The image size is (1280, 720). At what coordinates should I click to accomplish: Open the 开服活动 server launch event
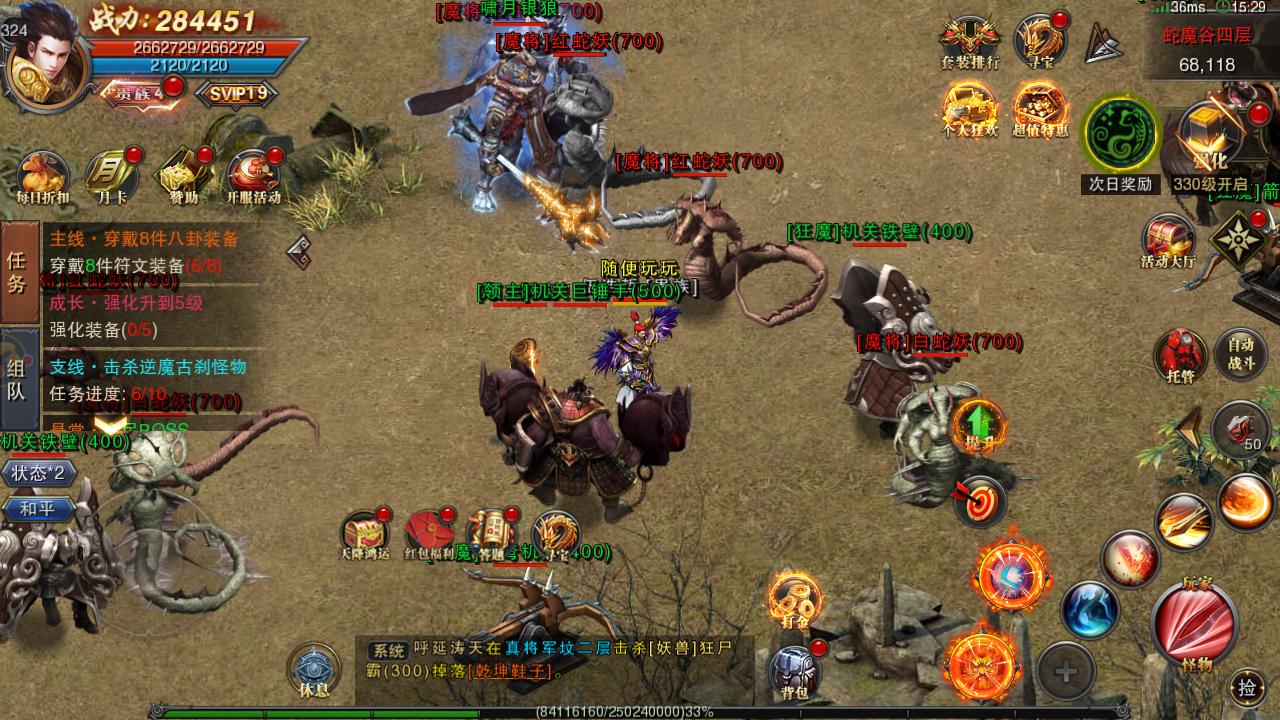[253, 177]
